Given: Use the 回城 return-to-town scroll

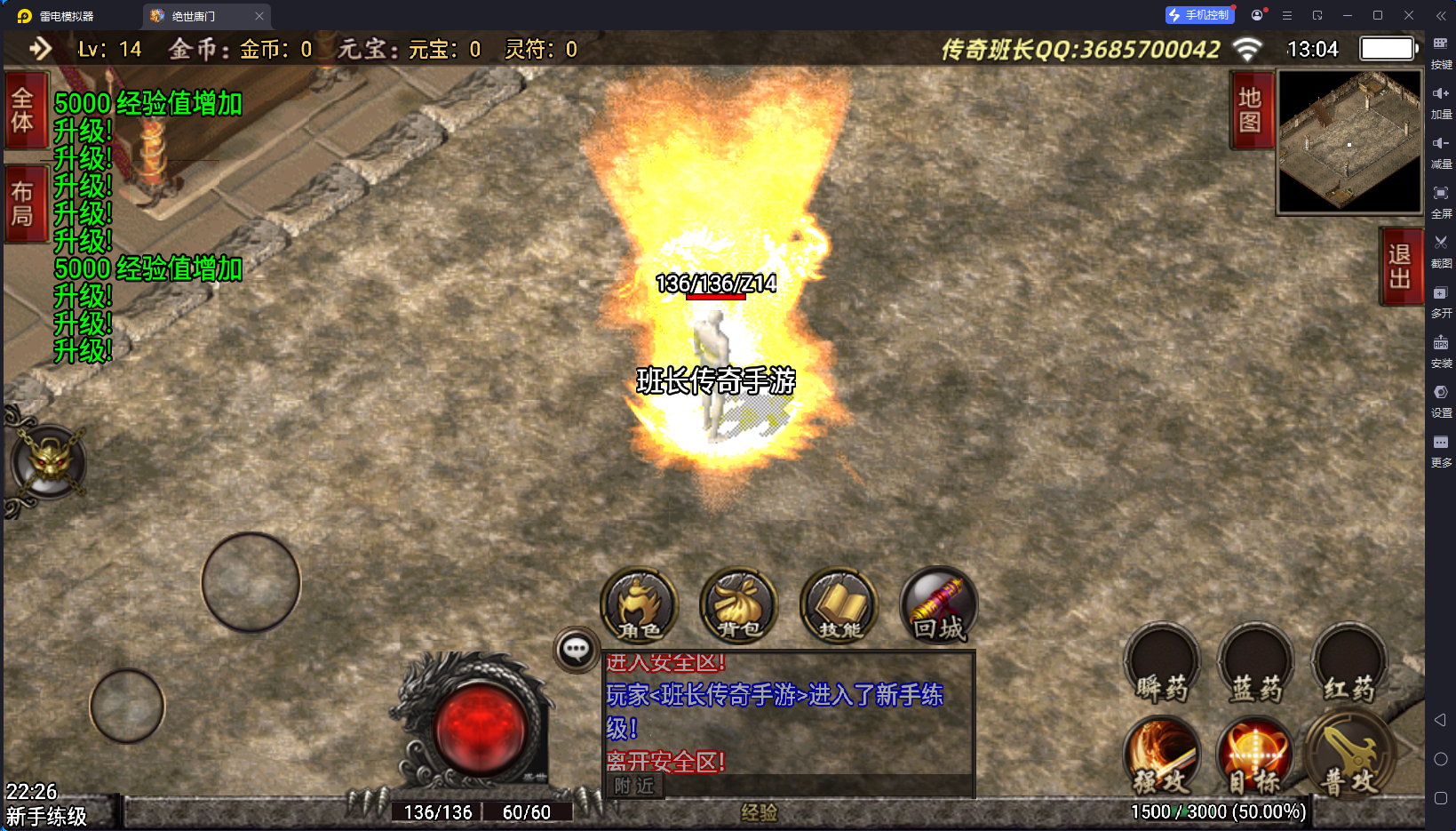Looking at the screenshot, I should pos(939,606).
